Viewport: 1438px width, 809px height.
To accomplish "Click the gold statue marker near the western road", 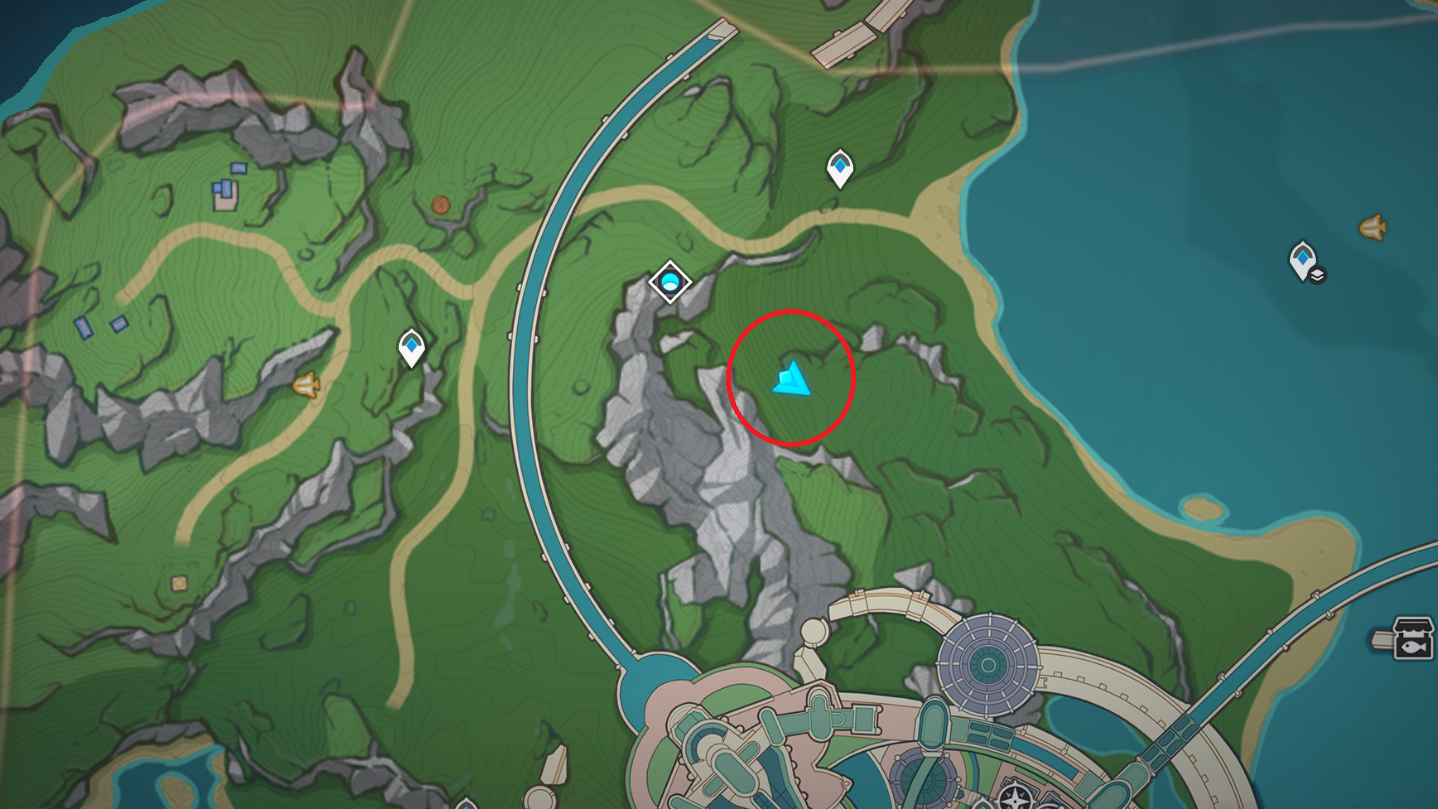I will [306, 383].
